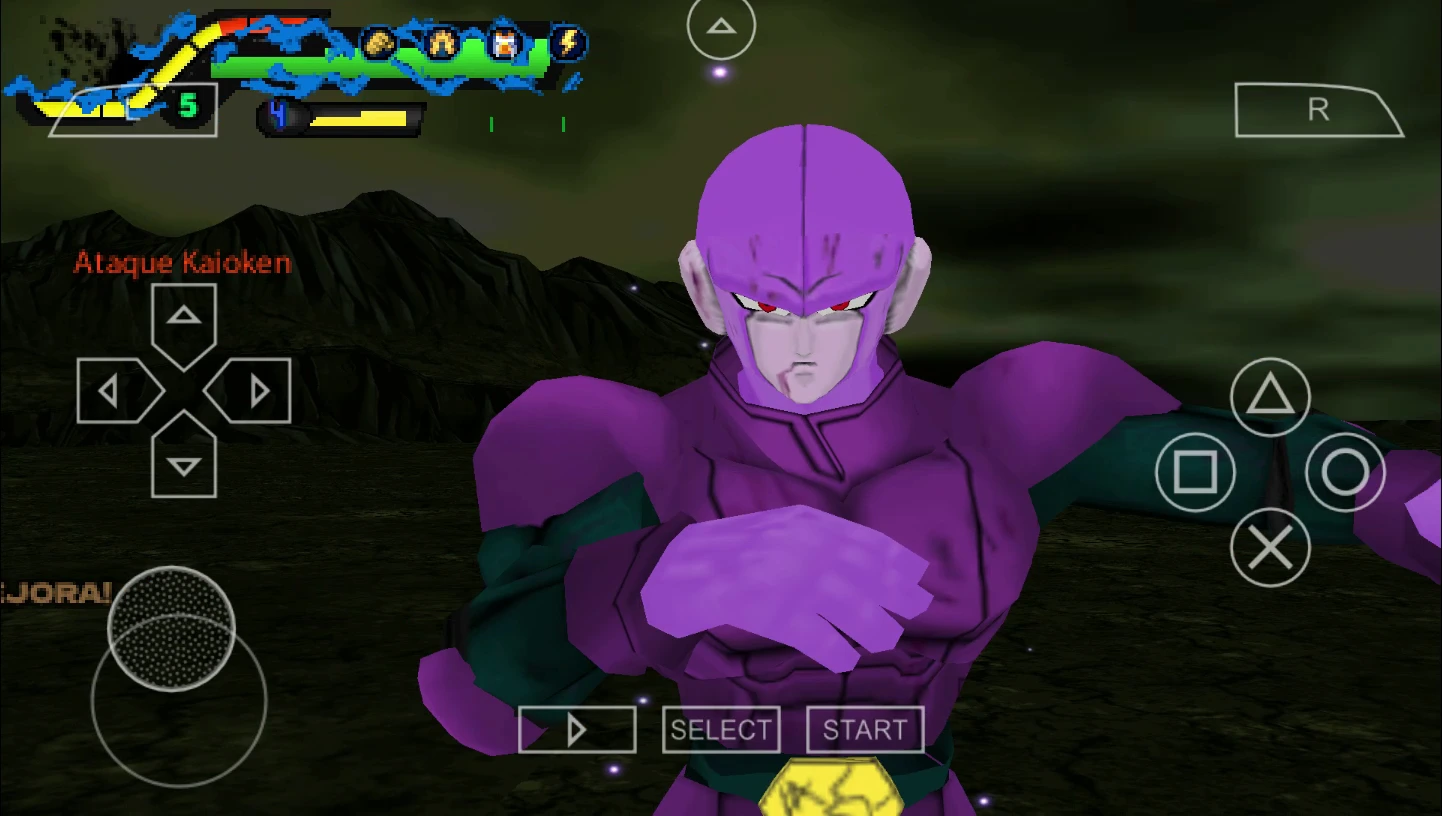This screenshot has width=1442, height=816.
Task: Click the Ataque Kaioken text label
Action: click(181, 262)
